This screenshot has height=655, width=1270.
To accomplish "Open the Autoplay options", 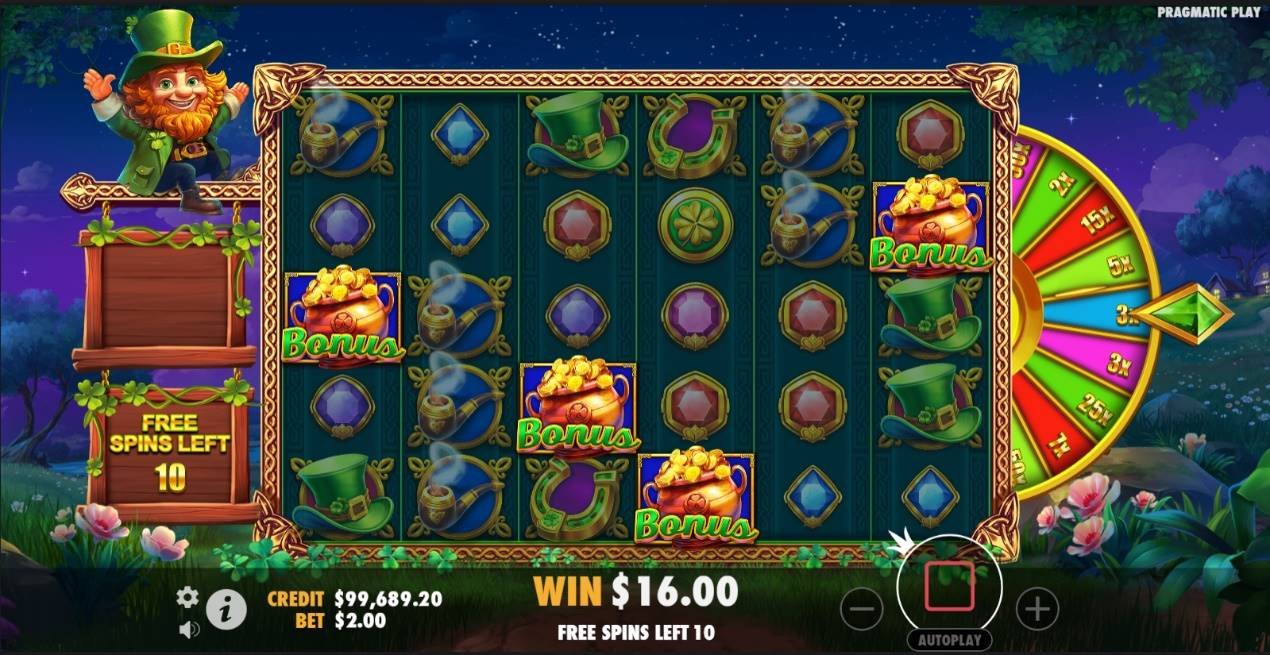I will [949, 640].
